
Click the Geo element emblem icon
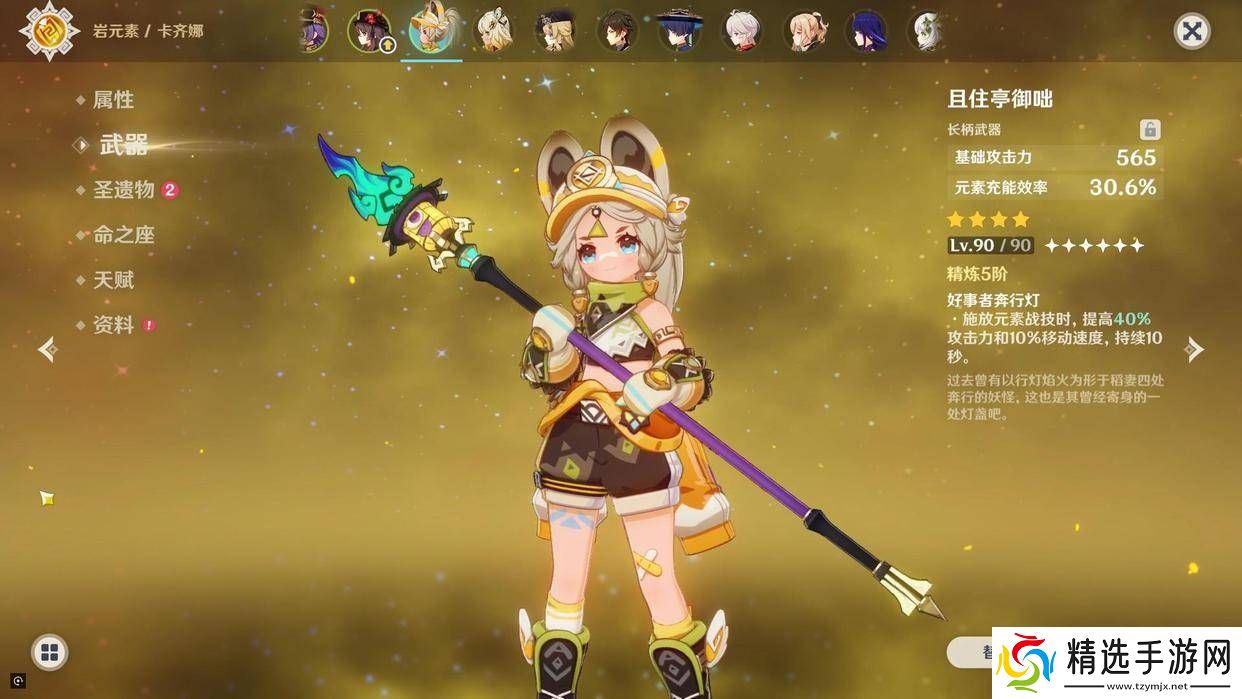43,31
